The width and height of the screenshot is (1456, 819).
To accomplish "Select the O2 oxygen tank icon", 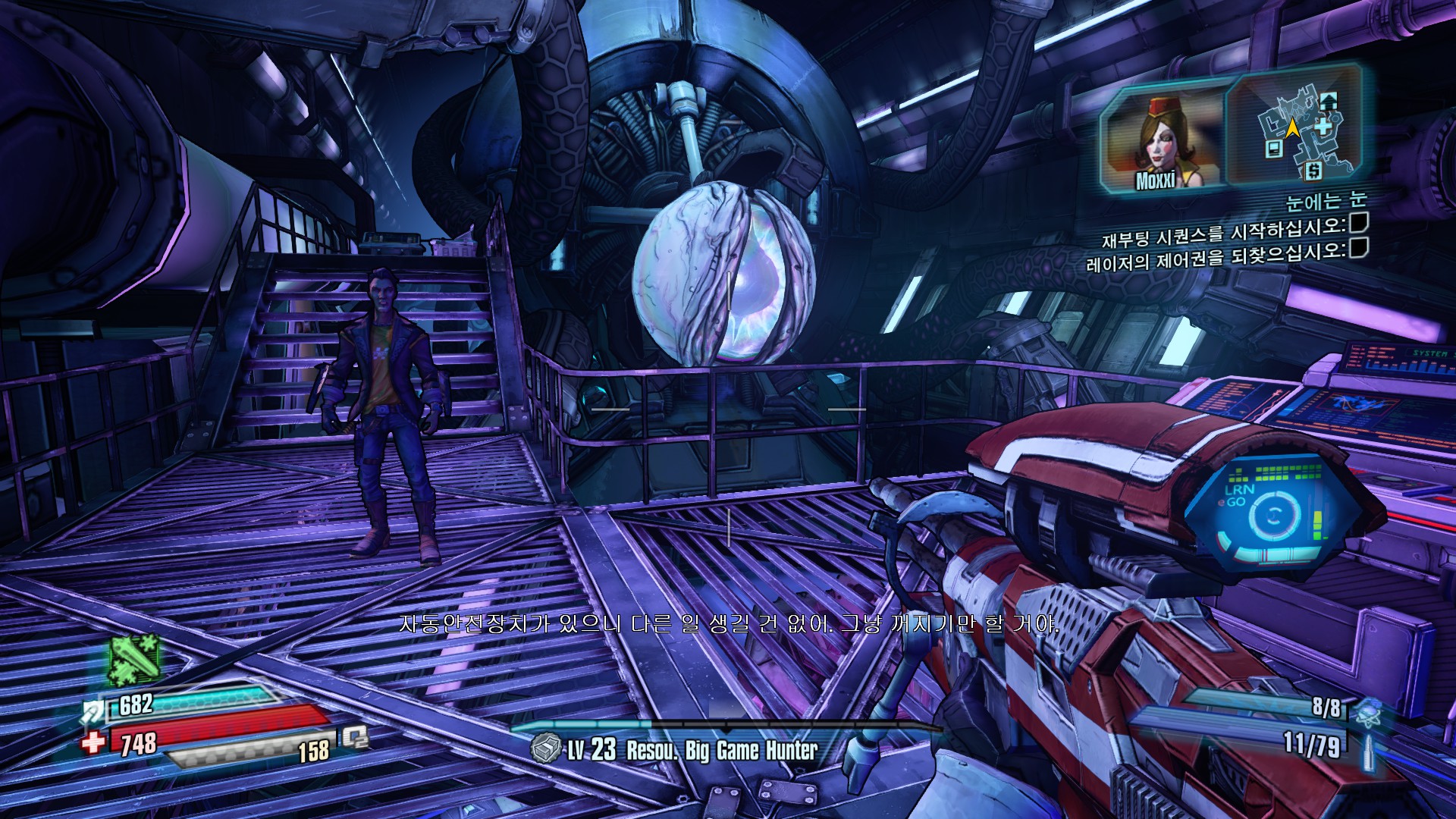I will [354, 737].
